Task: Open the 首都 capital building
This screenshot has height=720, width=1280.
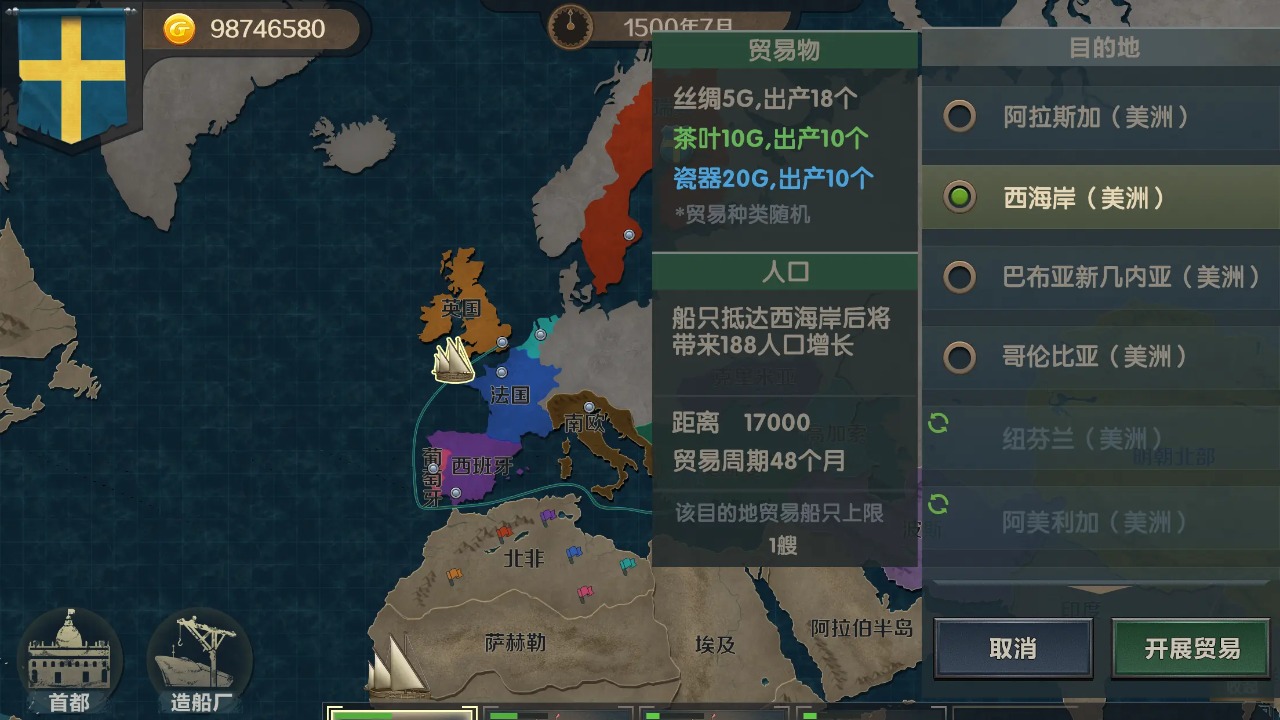Action: (69, 662)
